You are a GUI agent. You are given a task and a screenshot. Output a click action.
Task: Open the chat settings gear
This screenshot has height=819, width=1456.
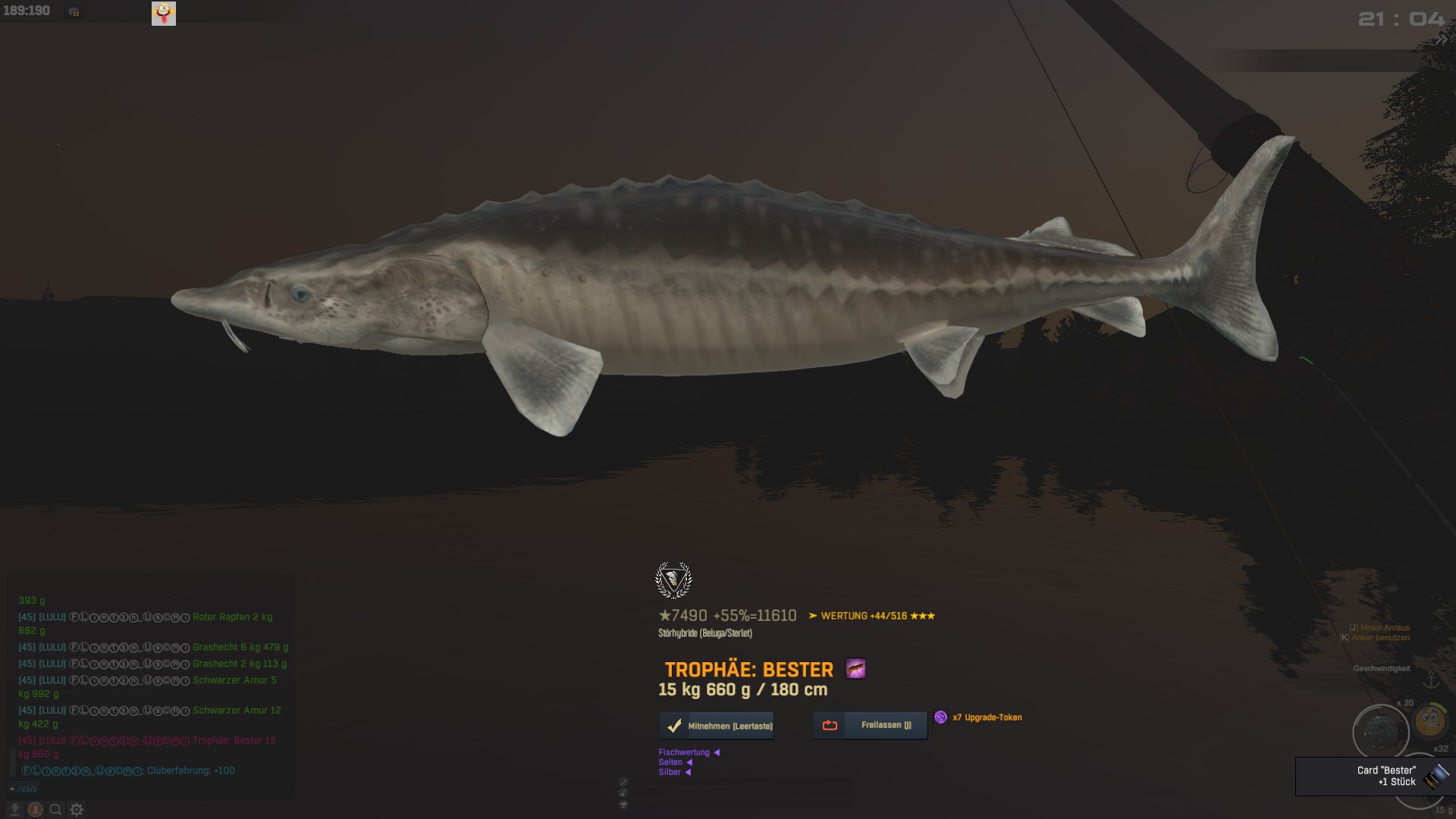[77, 809]
